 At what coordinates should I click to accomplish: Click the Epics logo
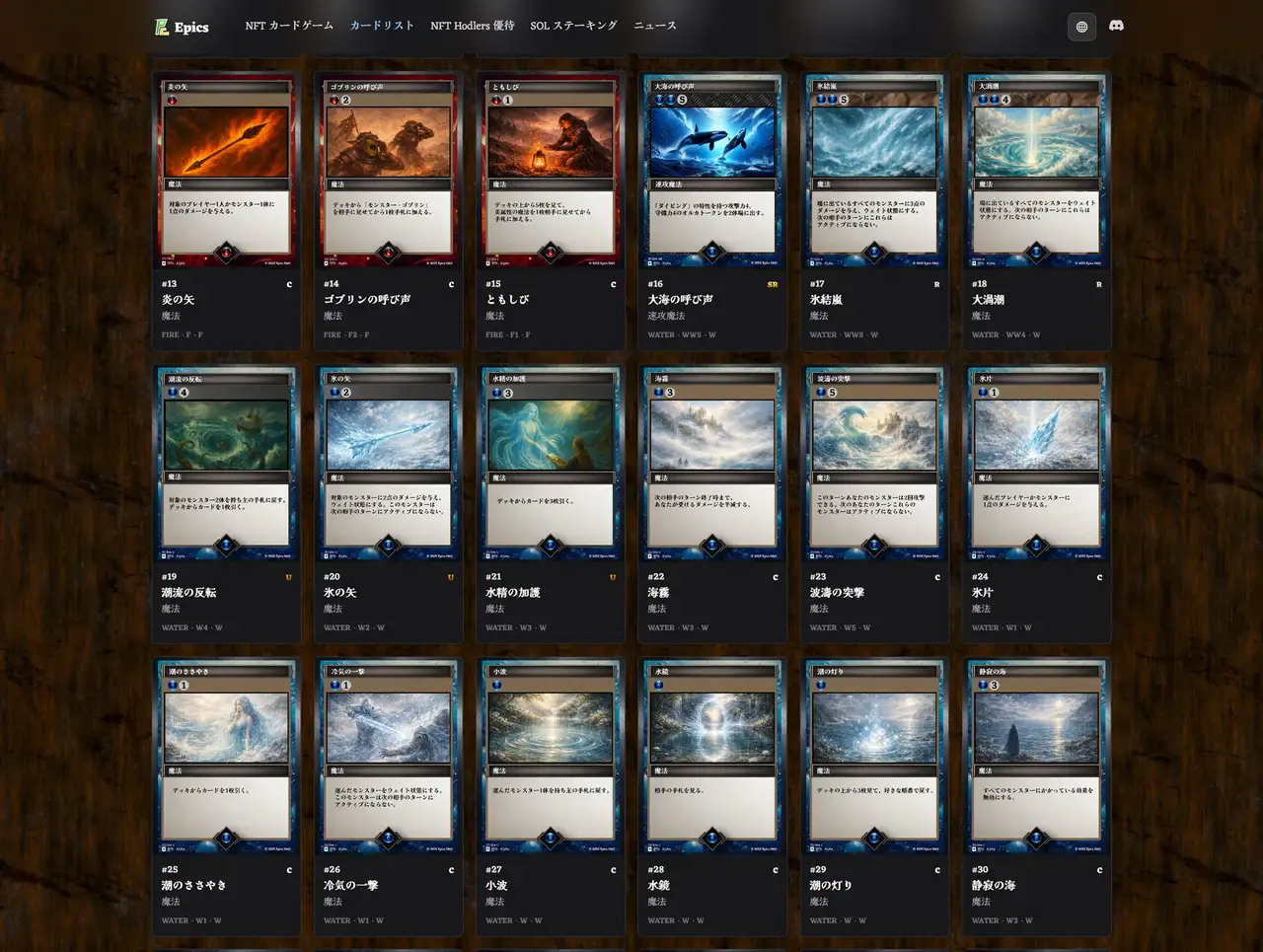click(182, 27)
